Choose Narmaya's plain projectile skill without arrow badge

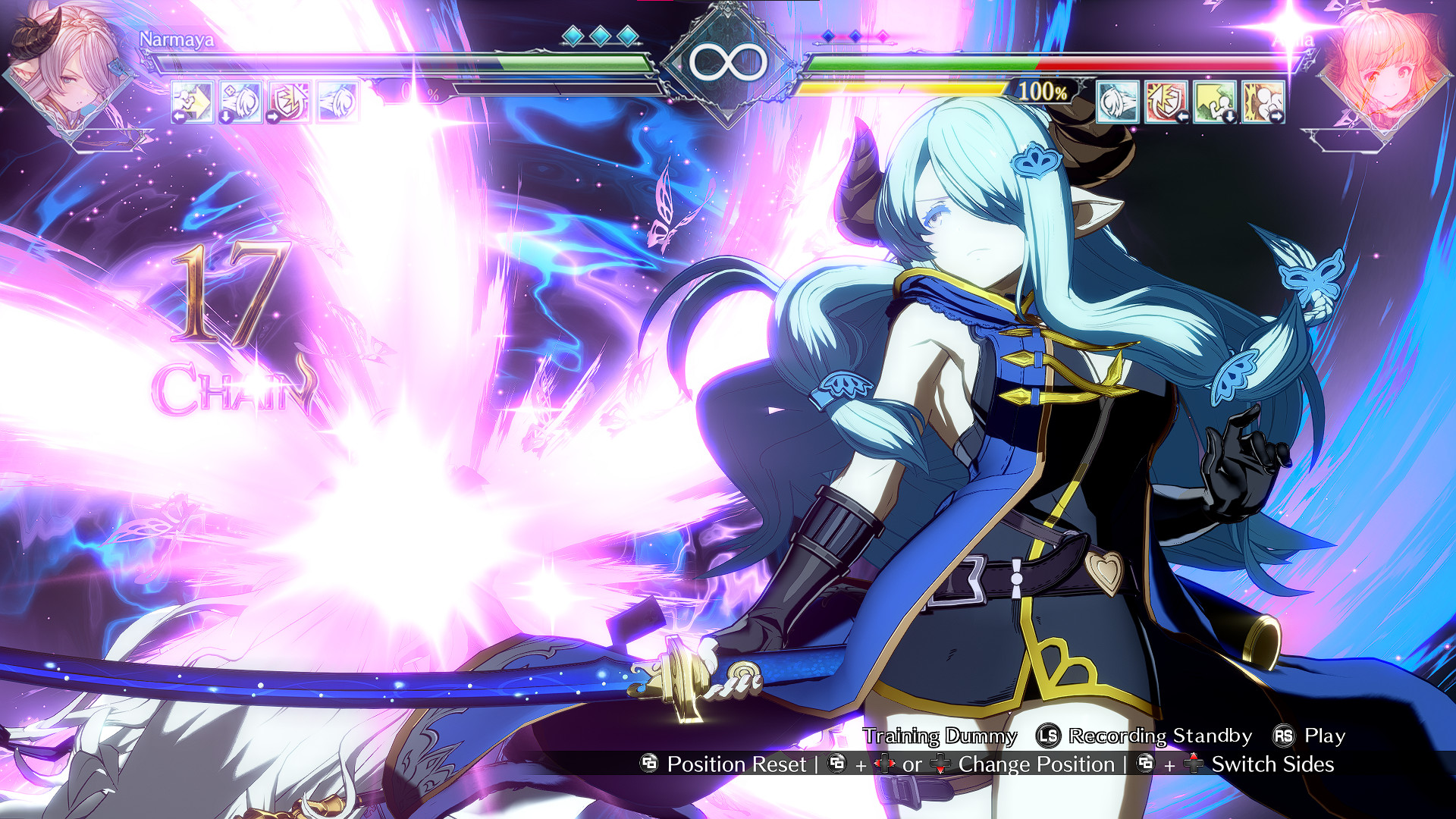click(x=337, y=102)
